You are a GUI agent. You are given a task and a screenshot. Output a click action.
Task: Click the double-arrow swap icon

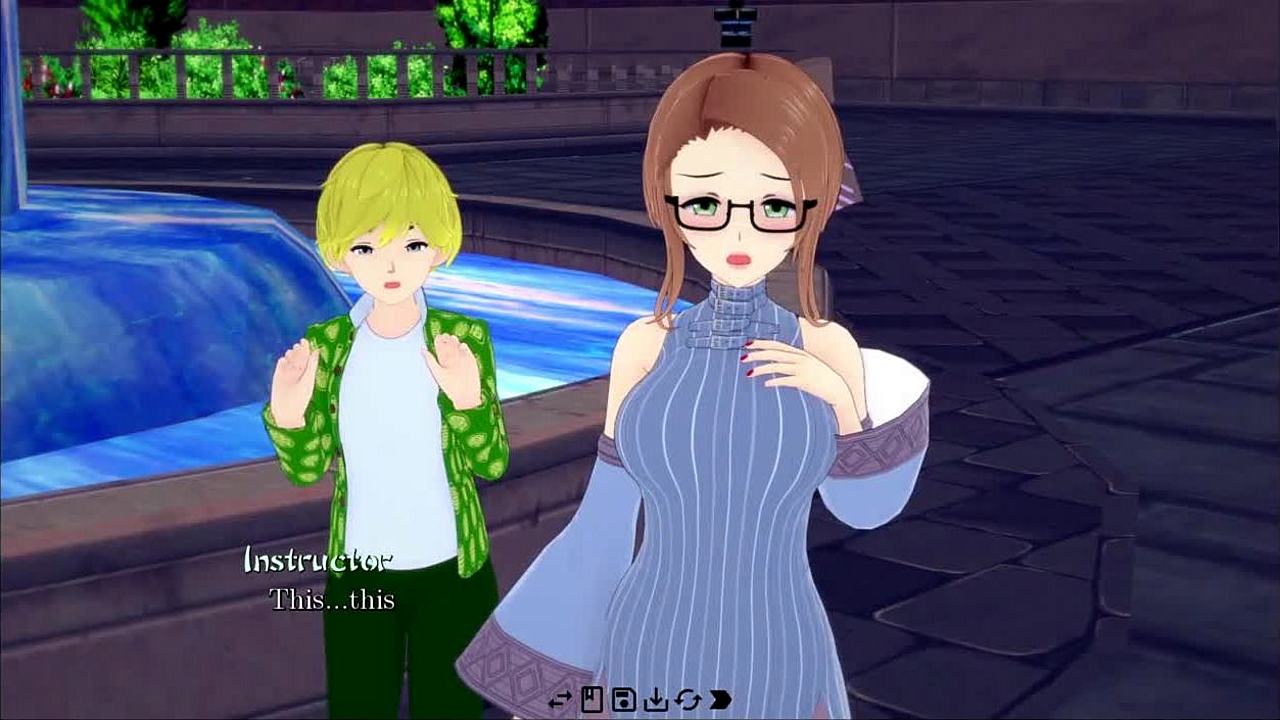click(x=560, y=700)
